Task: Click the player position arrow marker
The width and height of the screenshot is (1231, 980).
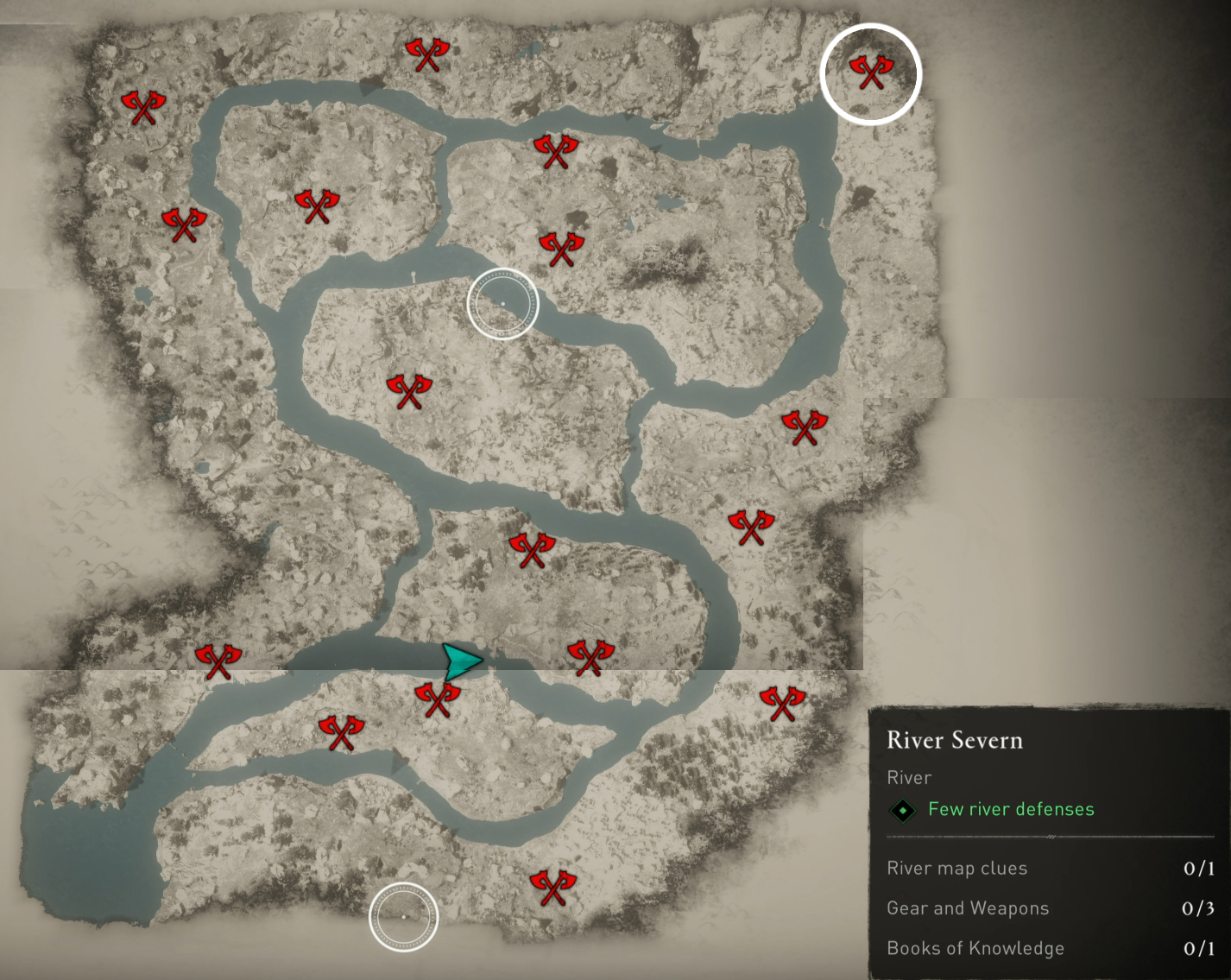Action: (x=464, y=663)
